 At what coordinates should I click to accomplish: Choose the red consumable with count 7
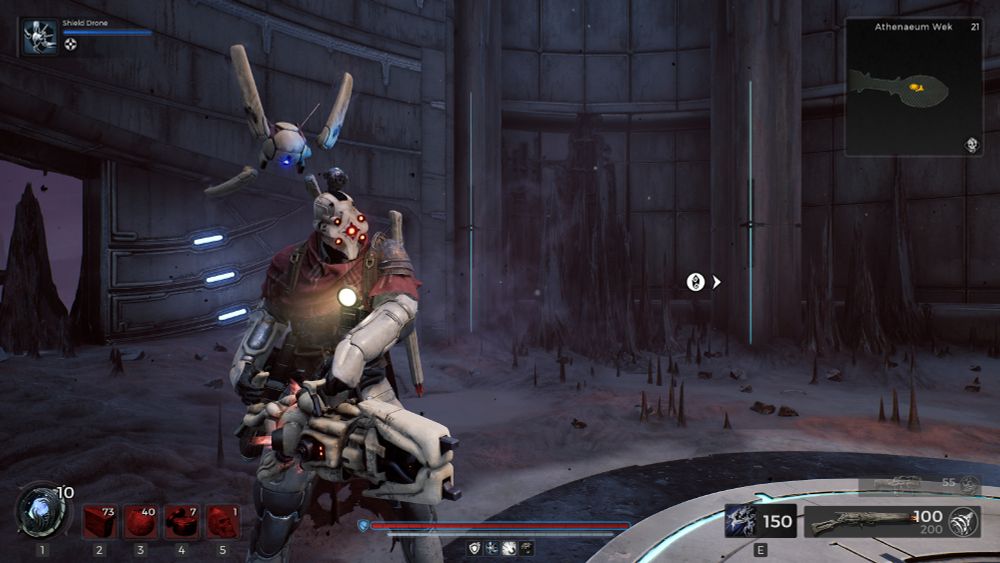(x=181, y=521)
